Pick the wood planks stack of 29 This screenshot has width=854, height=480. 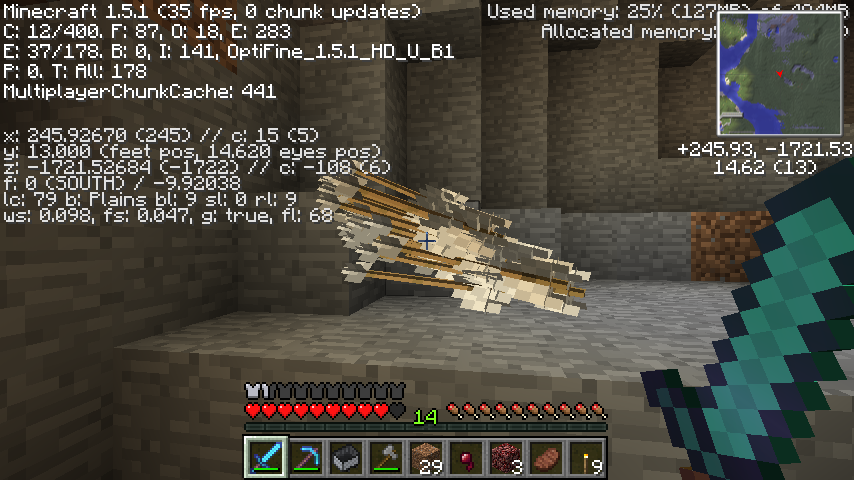tap(427, 458)
